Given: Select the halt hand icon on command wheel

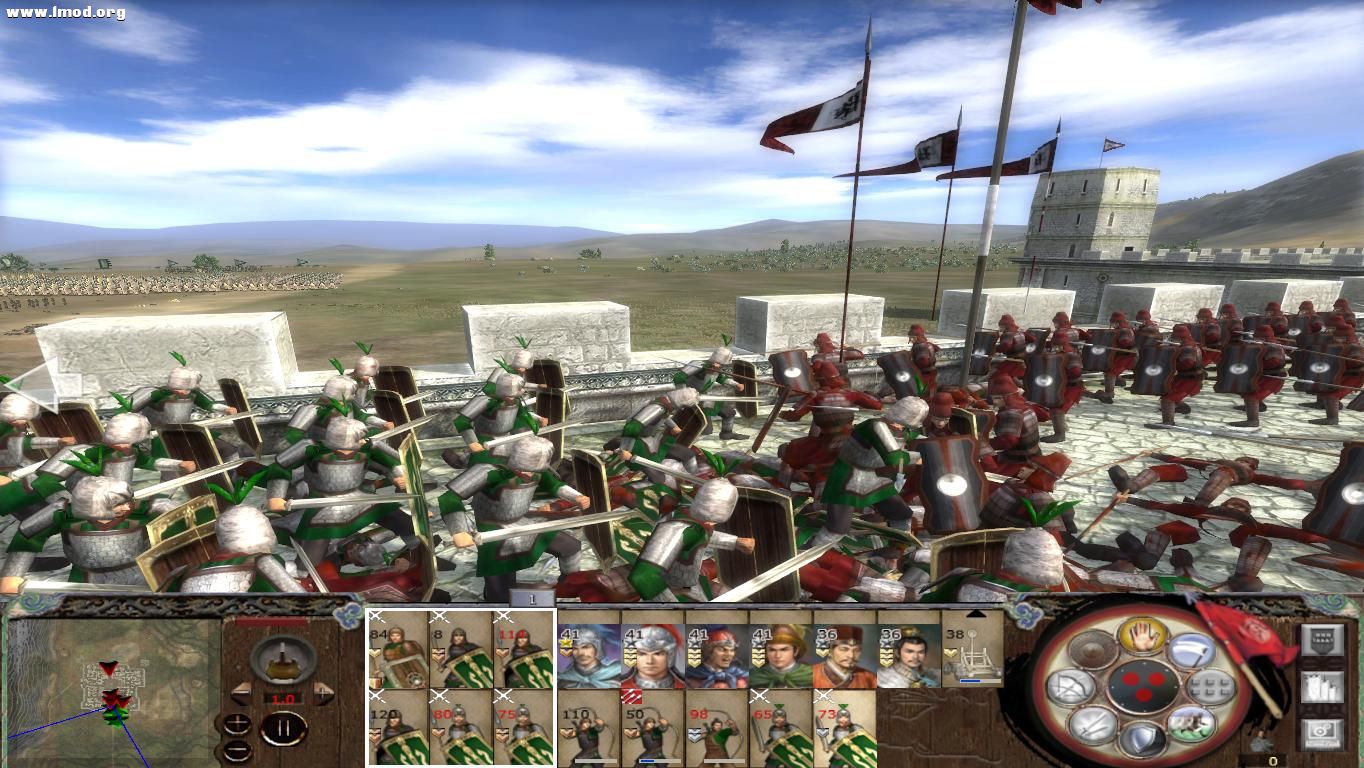Looking at the screenshot, I should 1142,637.
